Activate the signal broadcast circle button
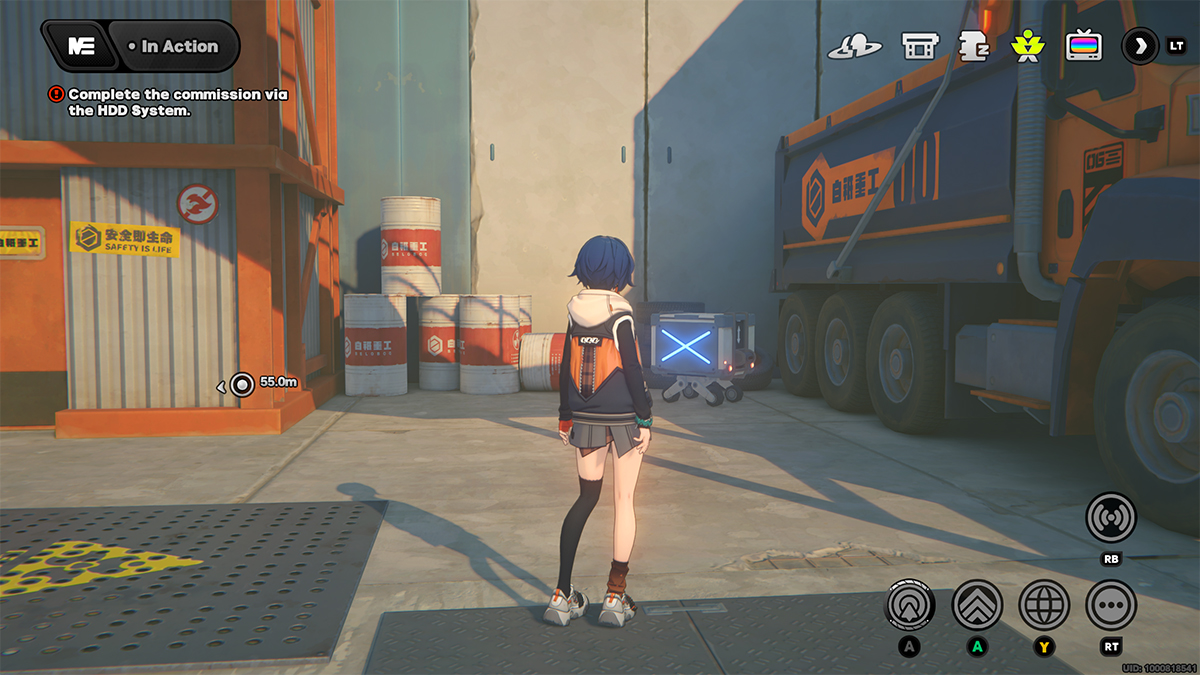The image size is (1200, 675). point(1111,518)
